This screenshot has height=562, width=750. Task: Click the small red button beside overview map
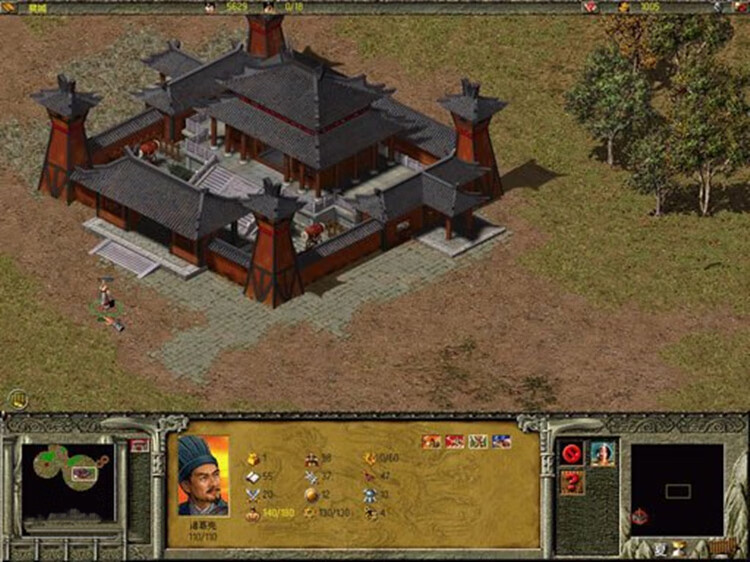click(x=138, y=445)
